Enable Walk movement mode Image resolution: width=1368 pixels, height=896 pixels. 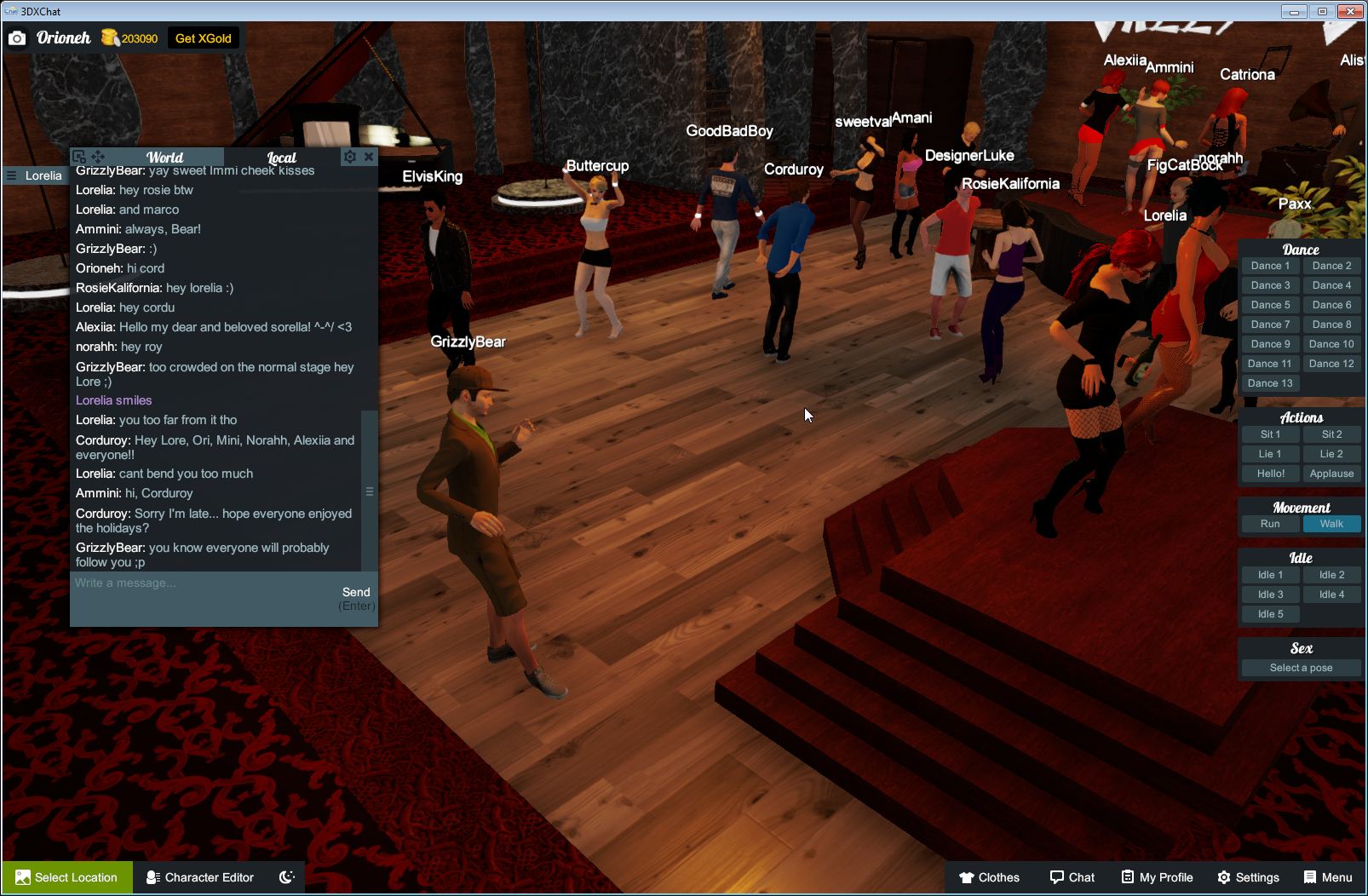tap(1331, 524)
